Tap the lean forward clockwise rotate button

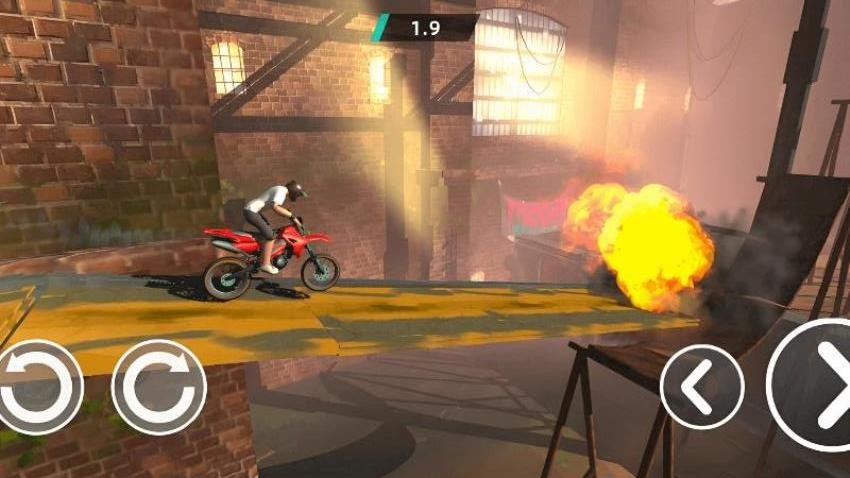coord(159,387)
